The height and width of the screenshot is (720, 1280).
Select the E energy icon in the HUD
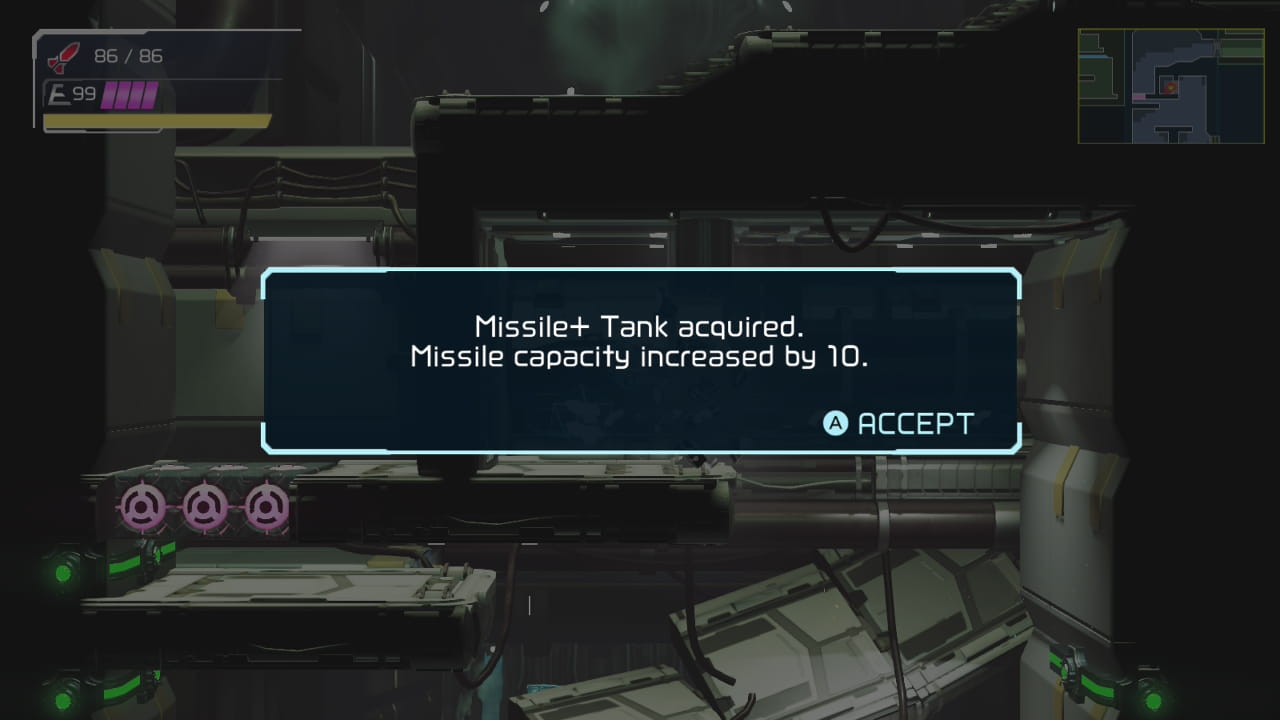click(x=58, y=91)
